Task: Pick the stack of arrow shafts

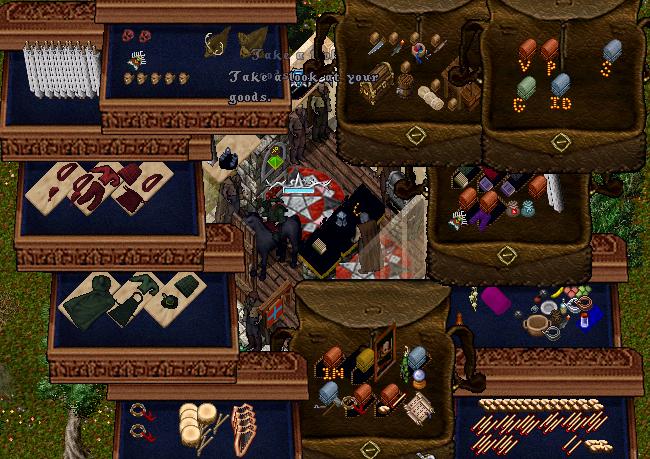Action: pyautogui.click(x=540, y=405)
